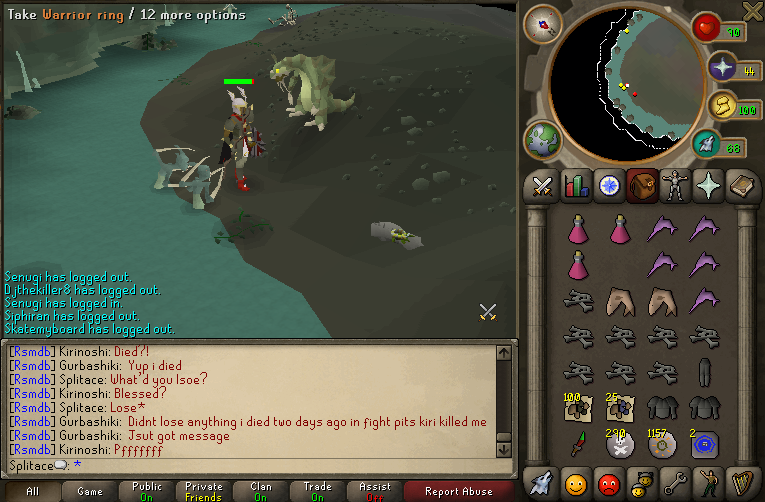Open the Worn Equipment tab

click(675, 186)
